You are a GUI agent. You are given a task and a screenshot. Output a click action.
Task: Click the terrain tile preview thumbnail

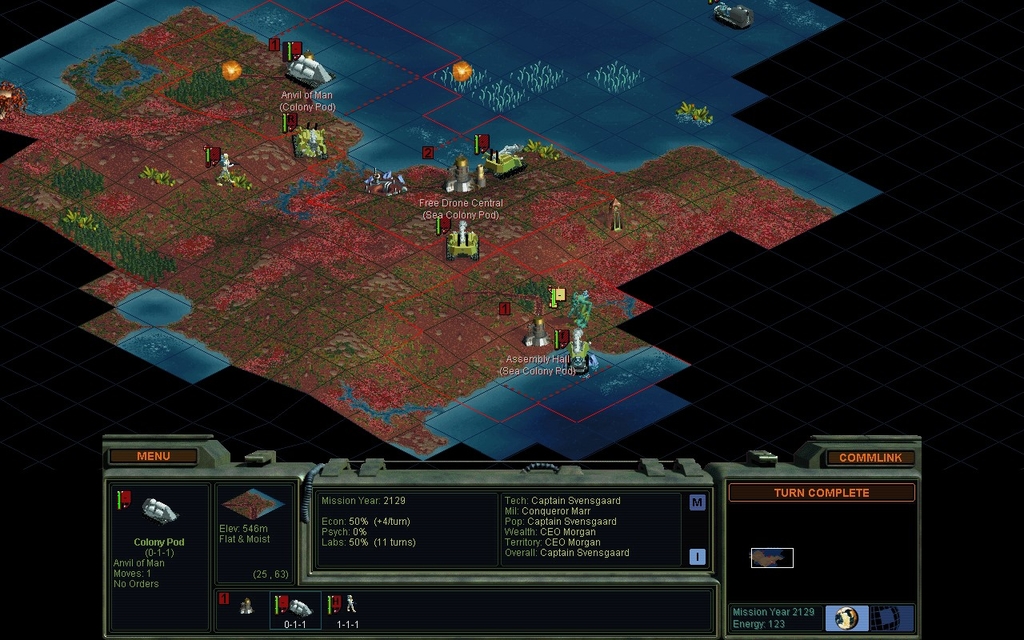click(252, 503)
